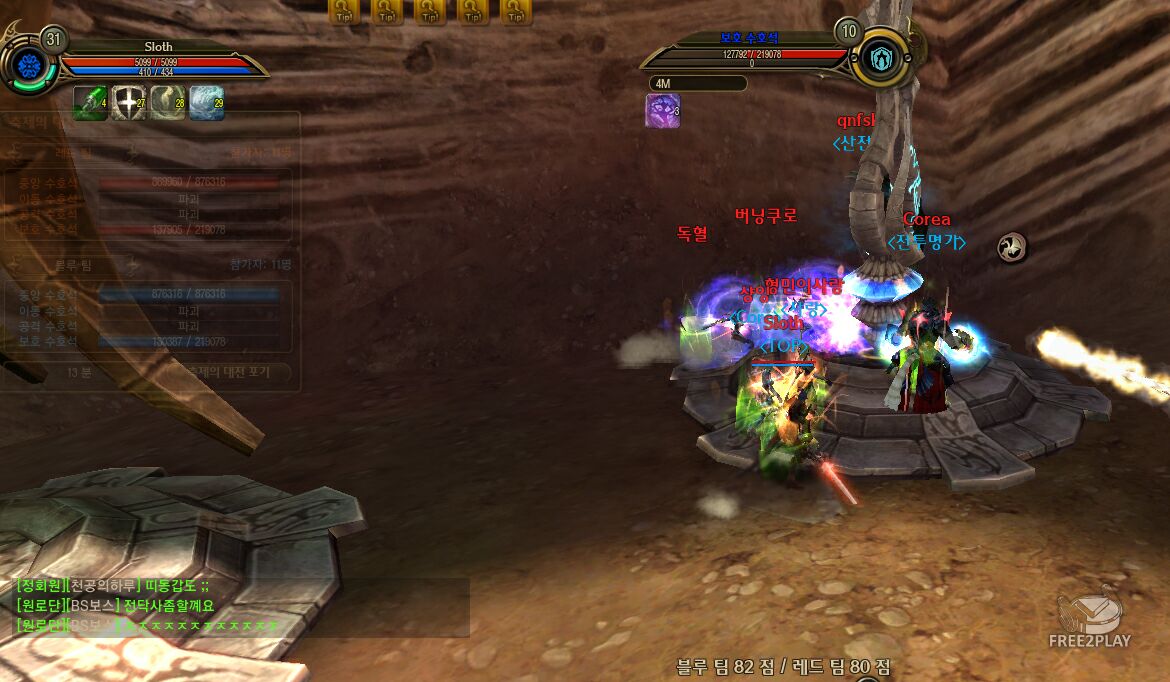Click the target's shield portrait emblem
Viewport: 1170px width, 682px height.
point(880,59)
